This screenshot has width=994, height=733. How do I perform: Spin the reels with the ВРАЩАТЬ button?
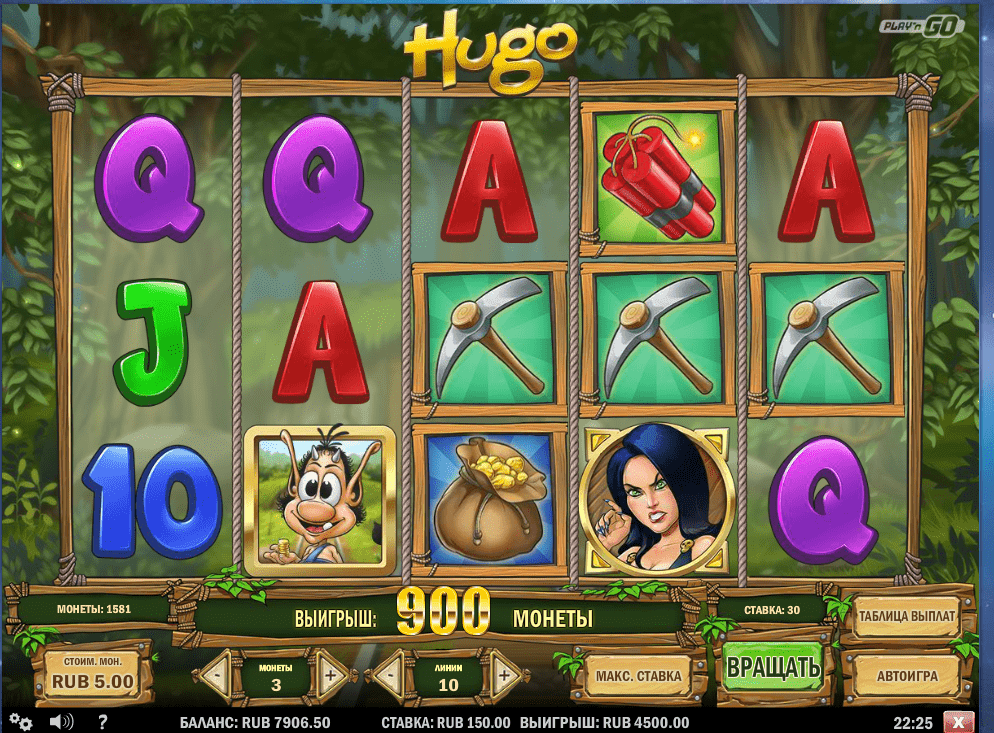(x=773, y=667)
